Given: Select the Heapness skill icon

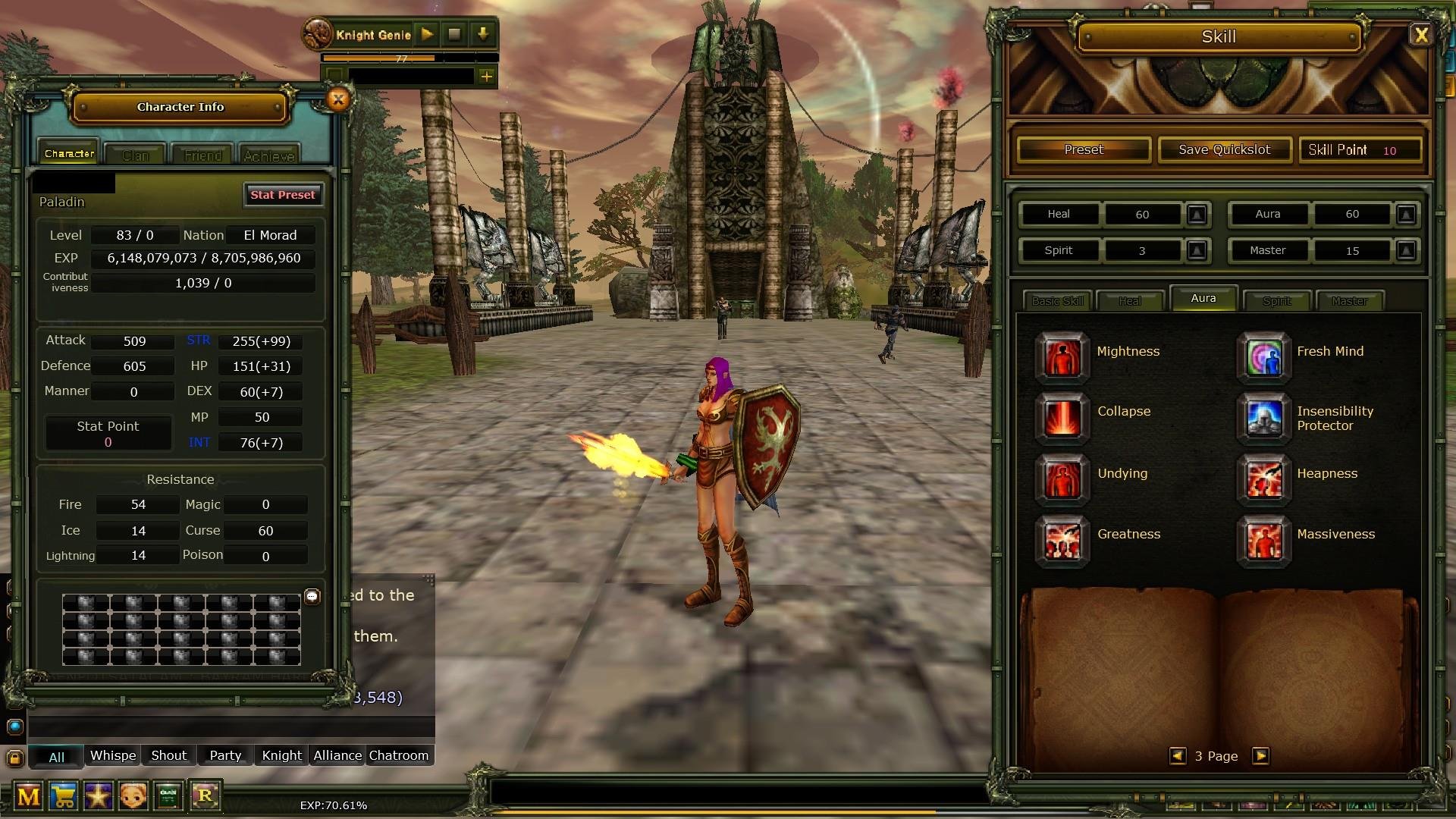Looking at the screenshot, I should (1263, 479).
